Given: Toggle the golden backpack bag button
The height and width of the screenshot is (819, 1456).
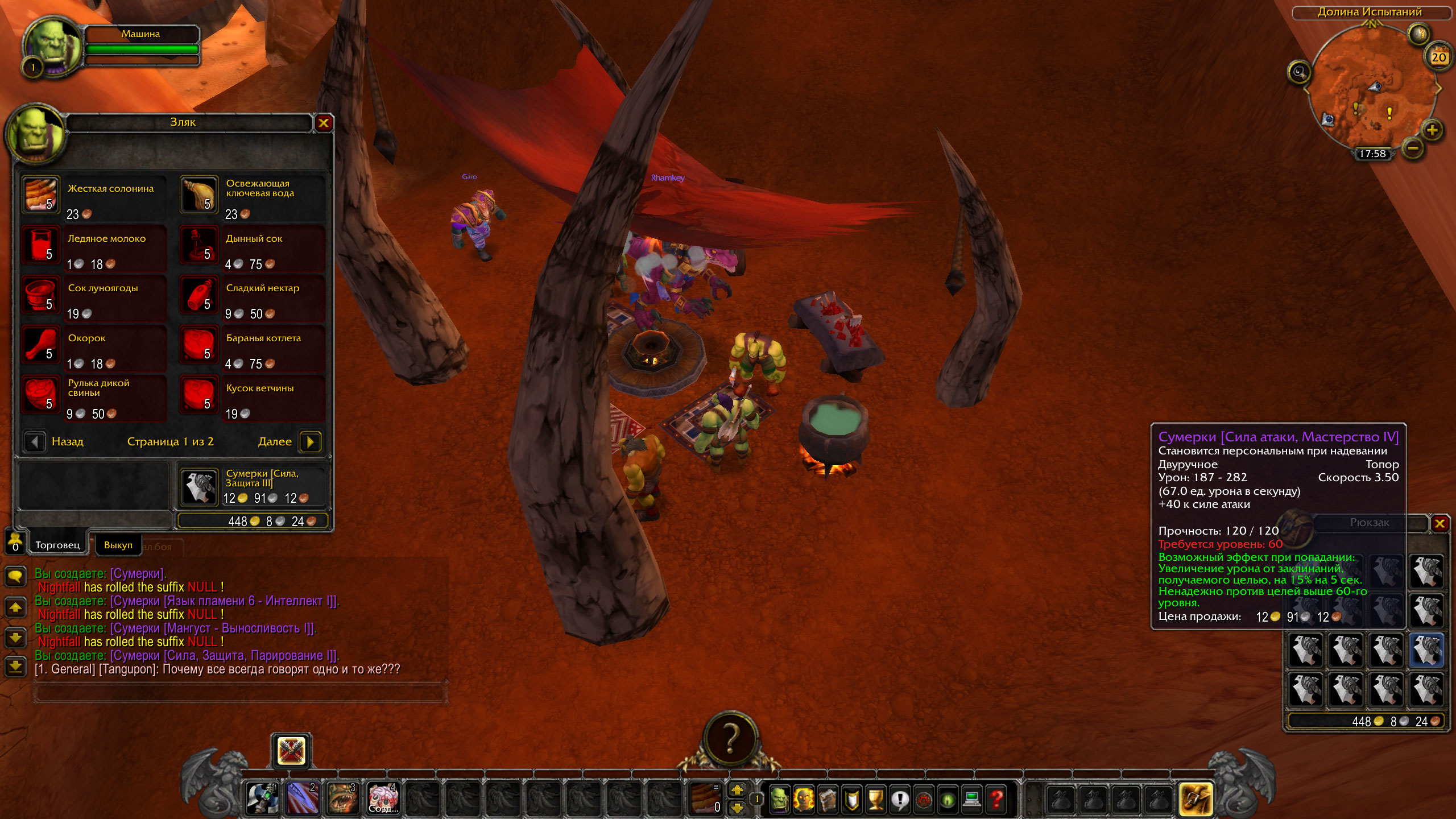Looking at the screenshot, I should click(x=1195, y=799).
